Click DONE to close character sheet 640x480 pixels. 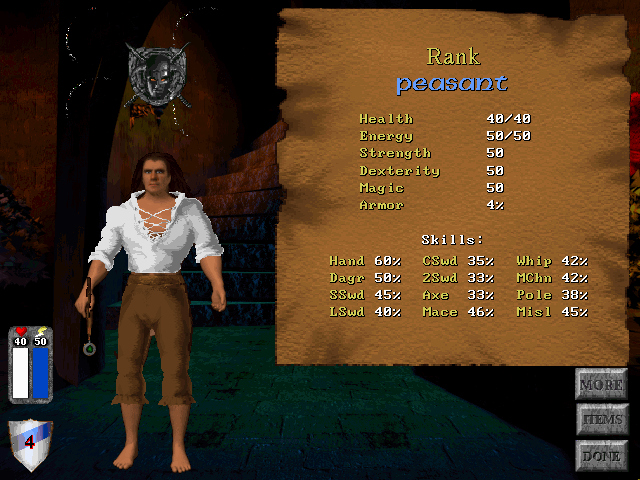pyautogui.click(x=601, y=456)
